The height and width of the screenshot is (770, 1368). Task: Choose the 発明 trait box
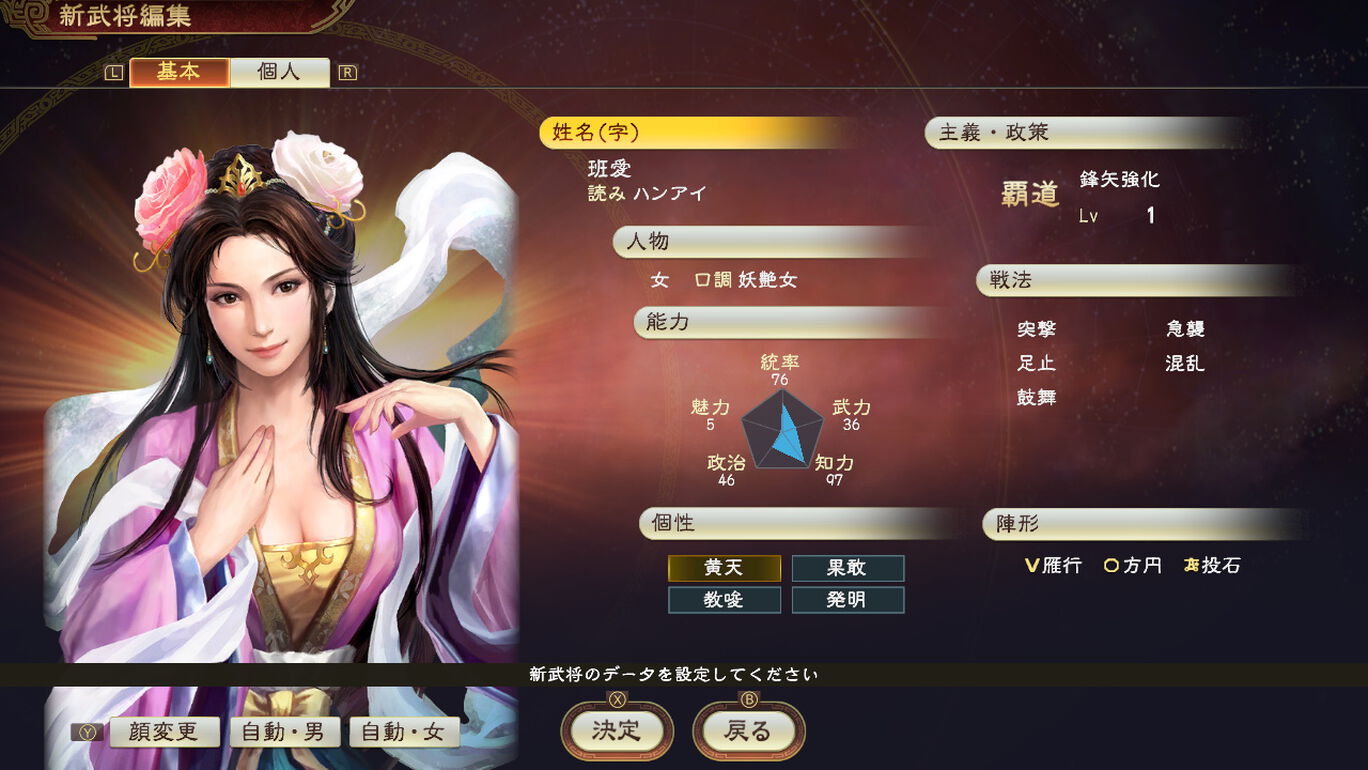(848, 600)
